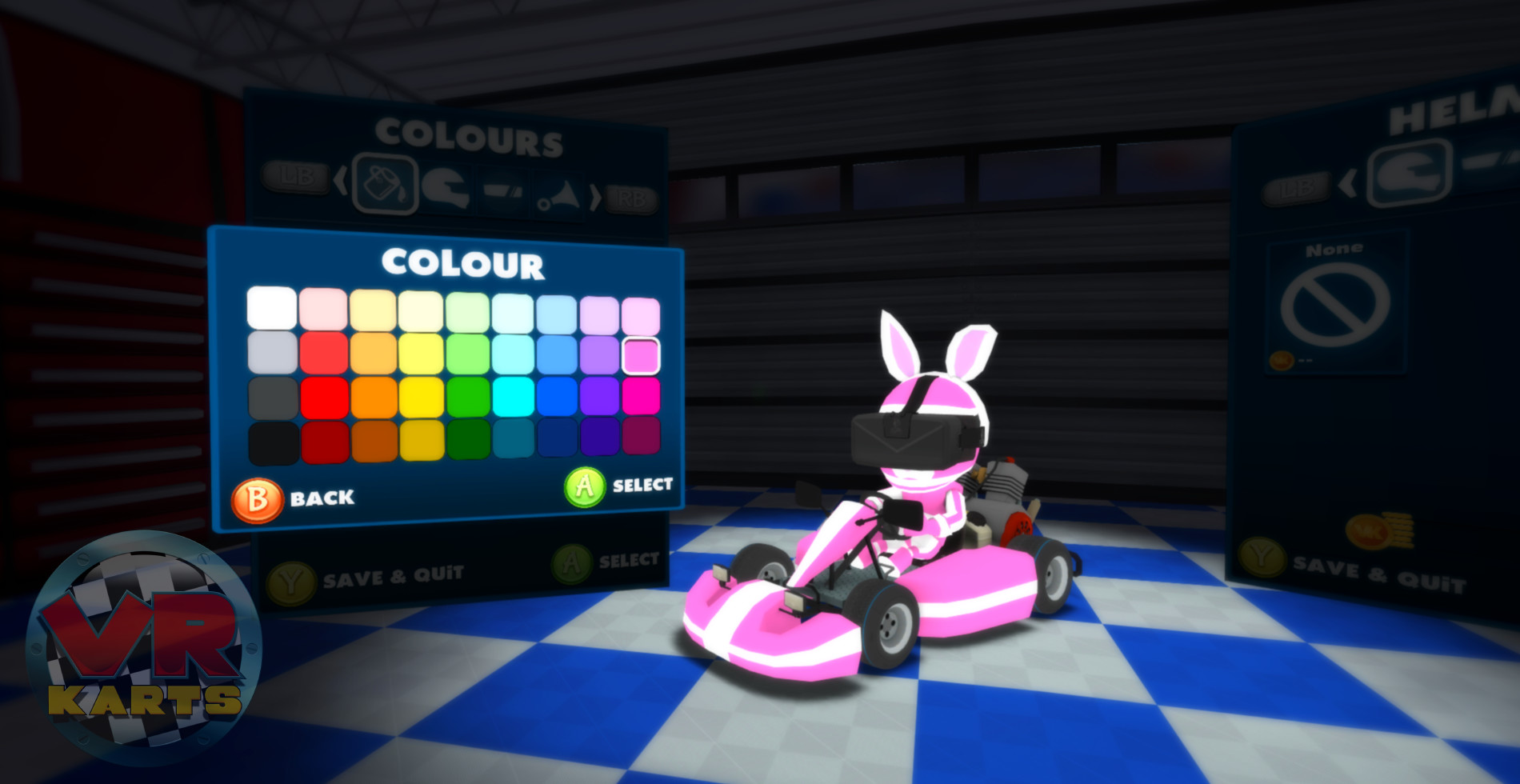Click the VR Karts logo badge
This screenshot has height=784, width=1520.
coord(148,640)
